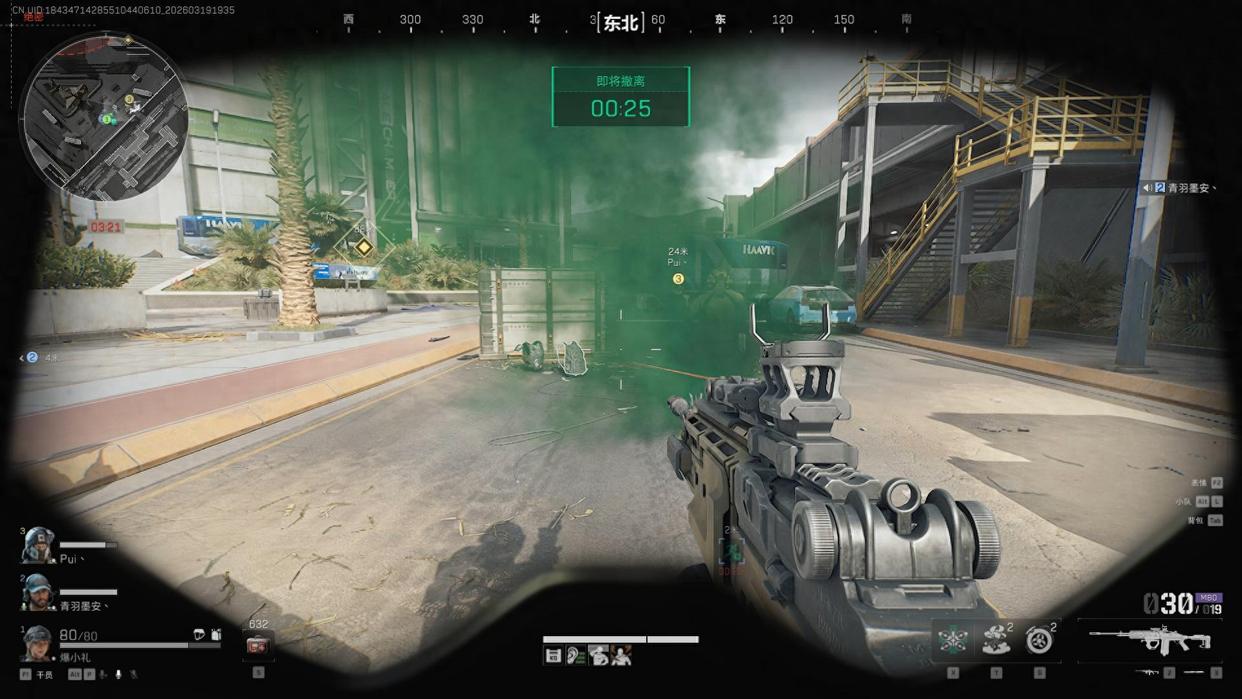This screenshot has width=1242, height=699.
Task: Click your own operator portrait 爆小礼
Action: tap(38, 643)
